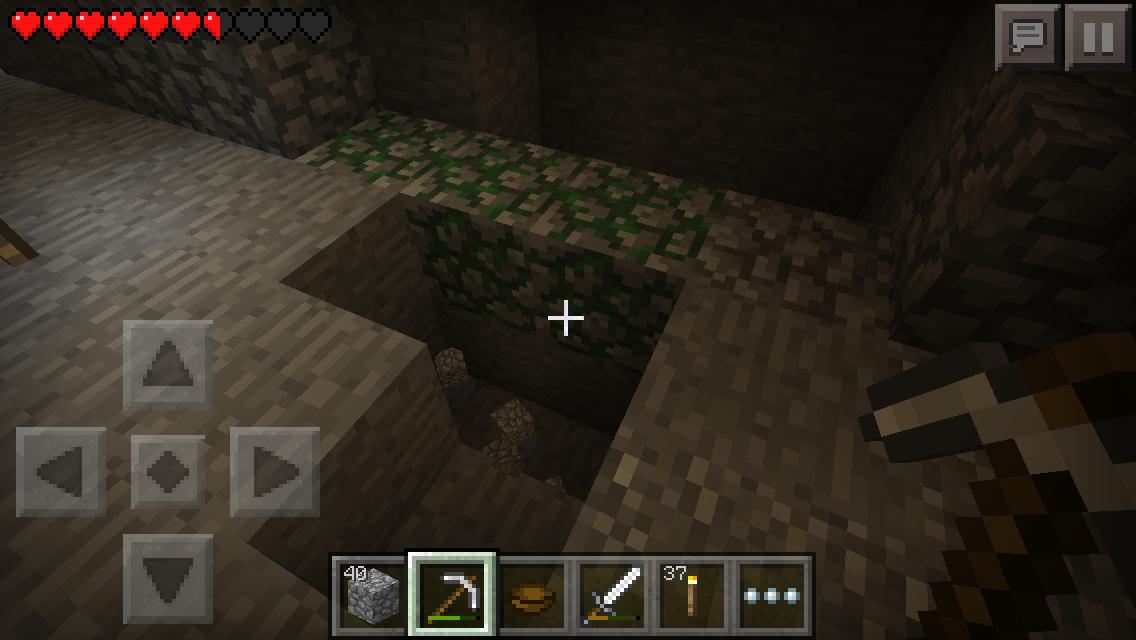1136x640 pixels.
Task: Open inventory with the three-dots button
Action: point(773,596)
